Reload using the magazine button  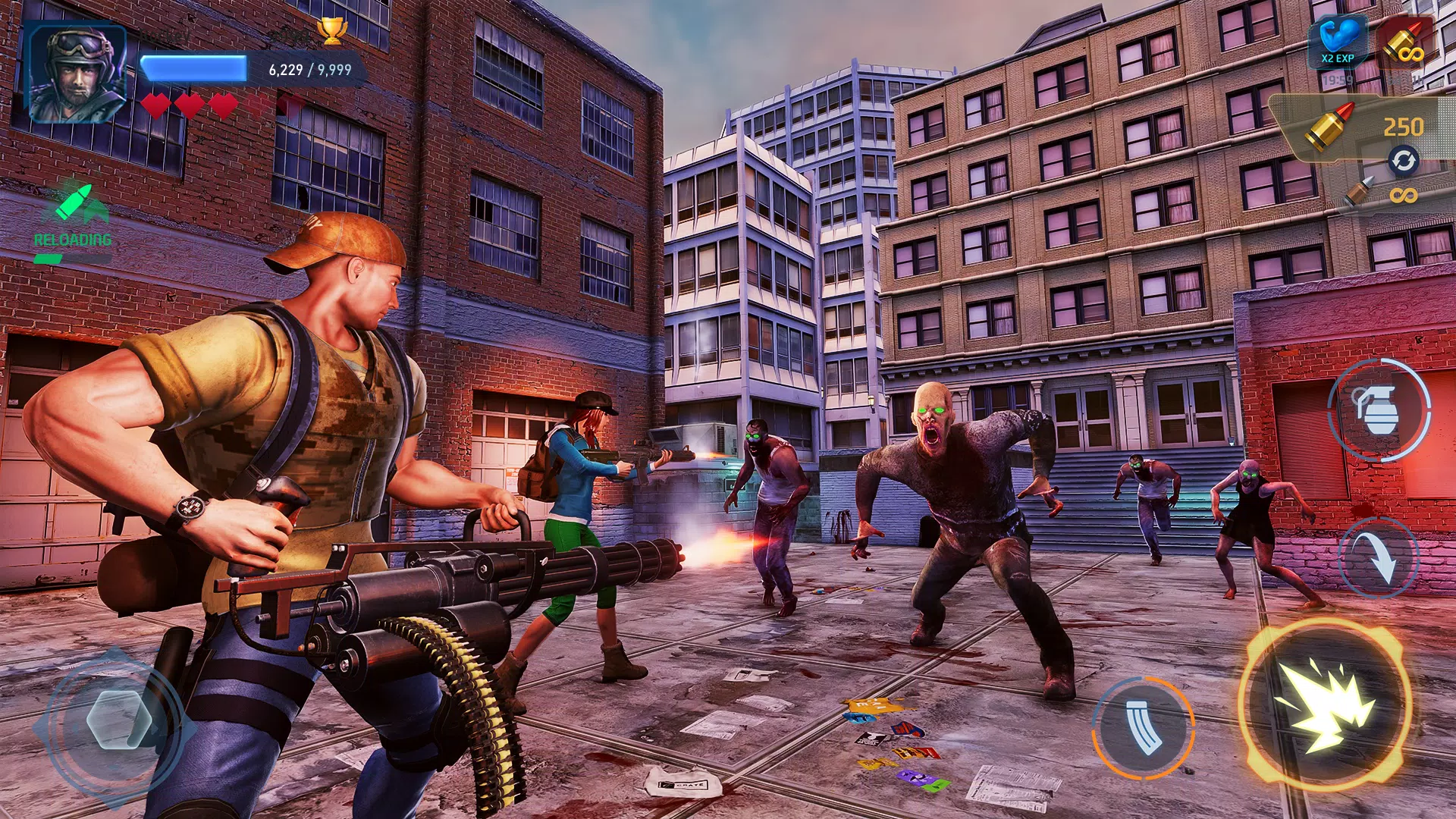pos(1143,726)
